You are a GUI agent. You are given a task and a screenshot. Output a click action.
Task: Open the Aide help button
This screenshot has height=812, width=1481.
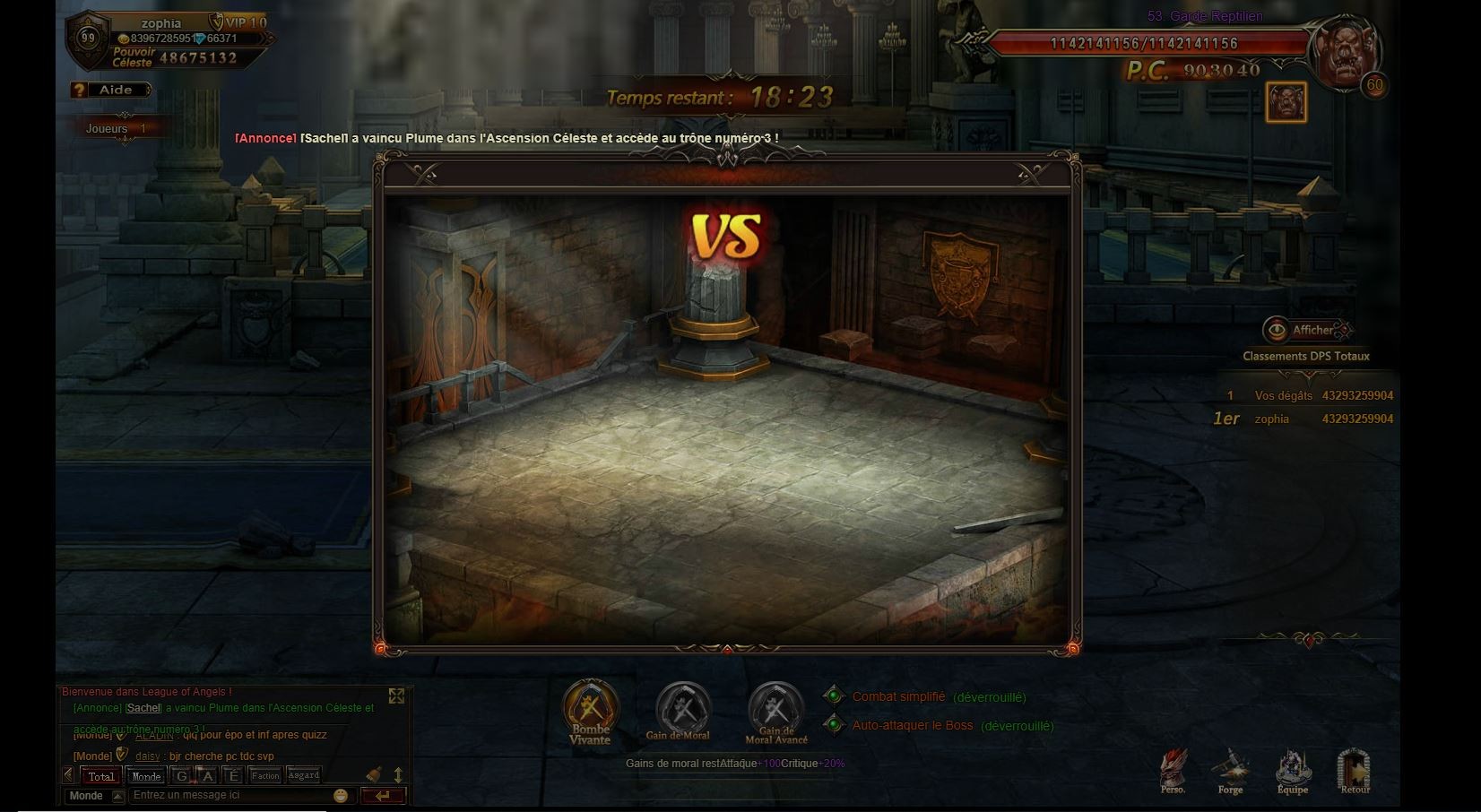coord(112,90)
